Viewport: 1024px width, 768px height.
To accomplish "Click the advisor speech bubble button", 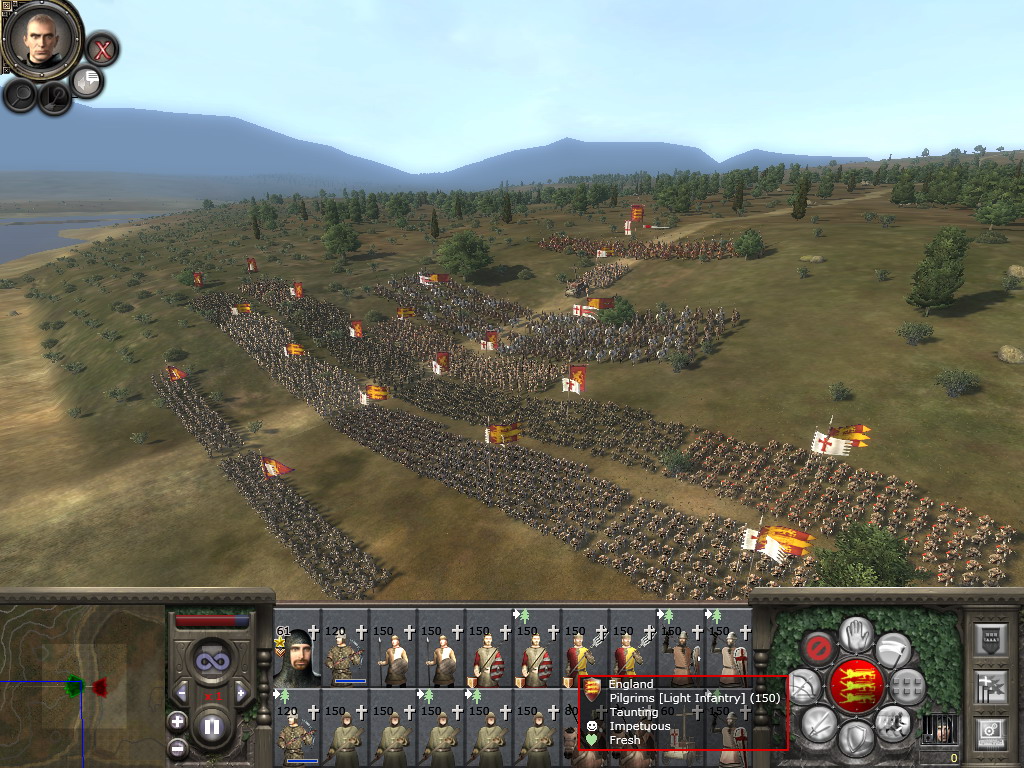I will [88, 81].
